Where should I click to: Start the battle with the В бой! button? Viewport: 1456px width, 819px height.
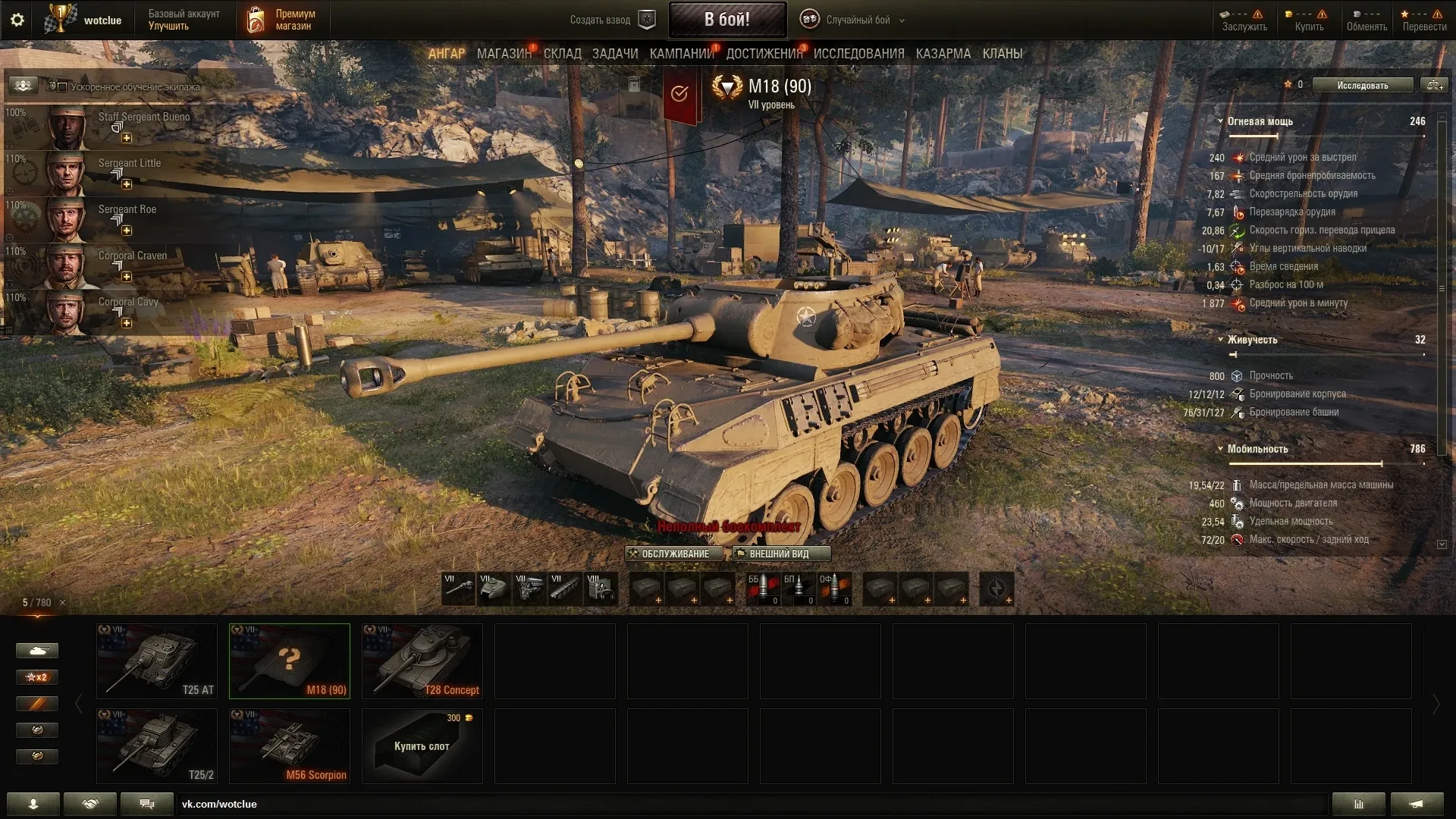(726, 20)
